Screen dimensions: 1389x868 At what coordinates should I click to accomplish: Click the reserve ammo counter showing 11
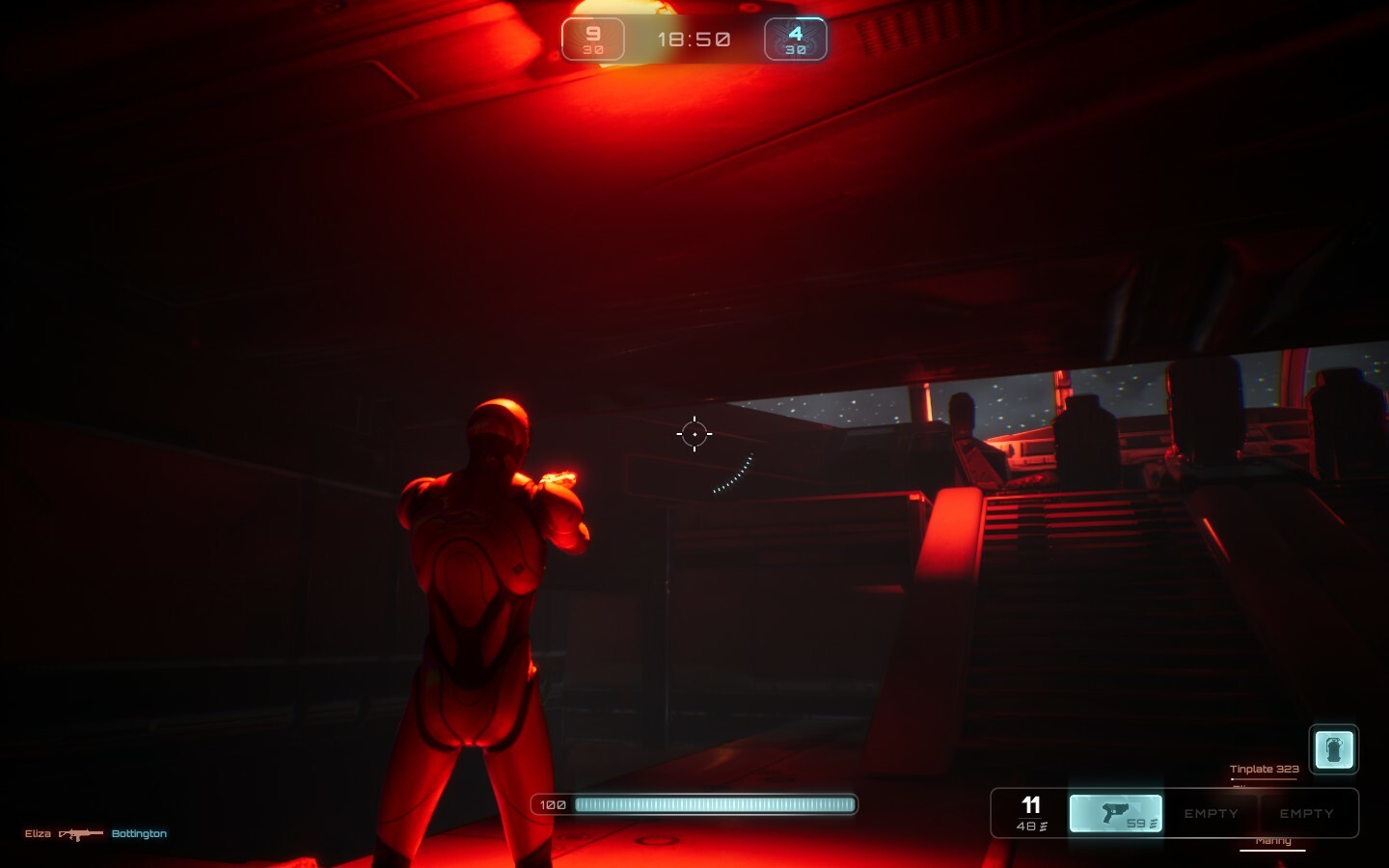[1030, 804]
